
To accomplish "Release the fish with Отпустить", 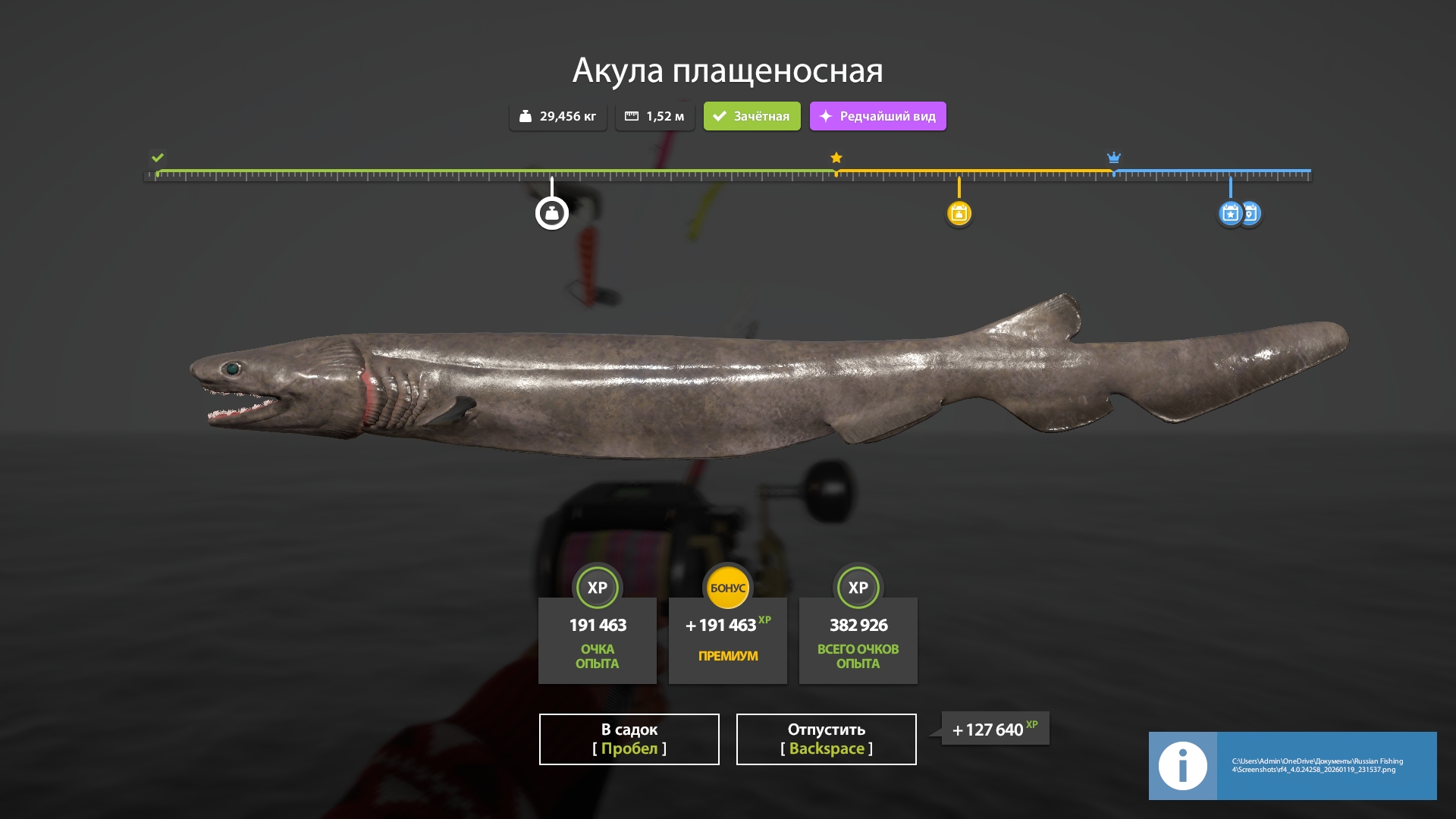I will coord(826,739).
